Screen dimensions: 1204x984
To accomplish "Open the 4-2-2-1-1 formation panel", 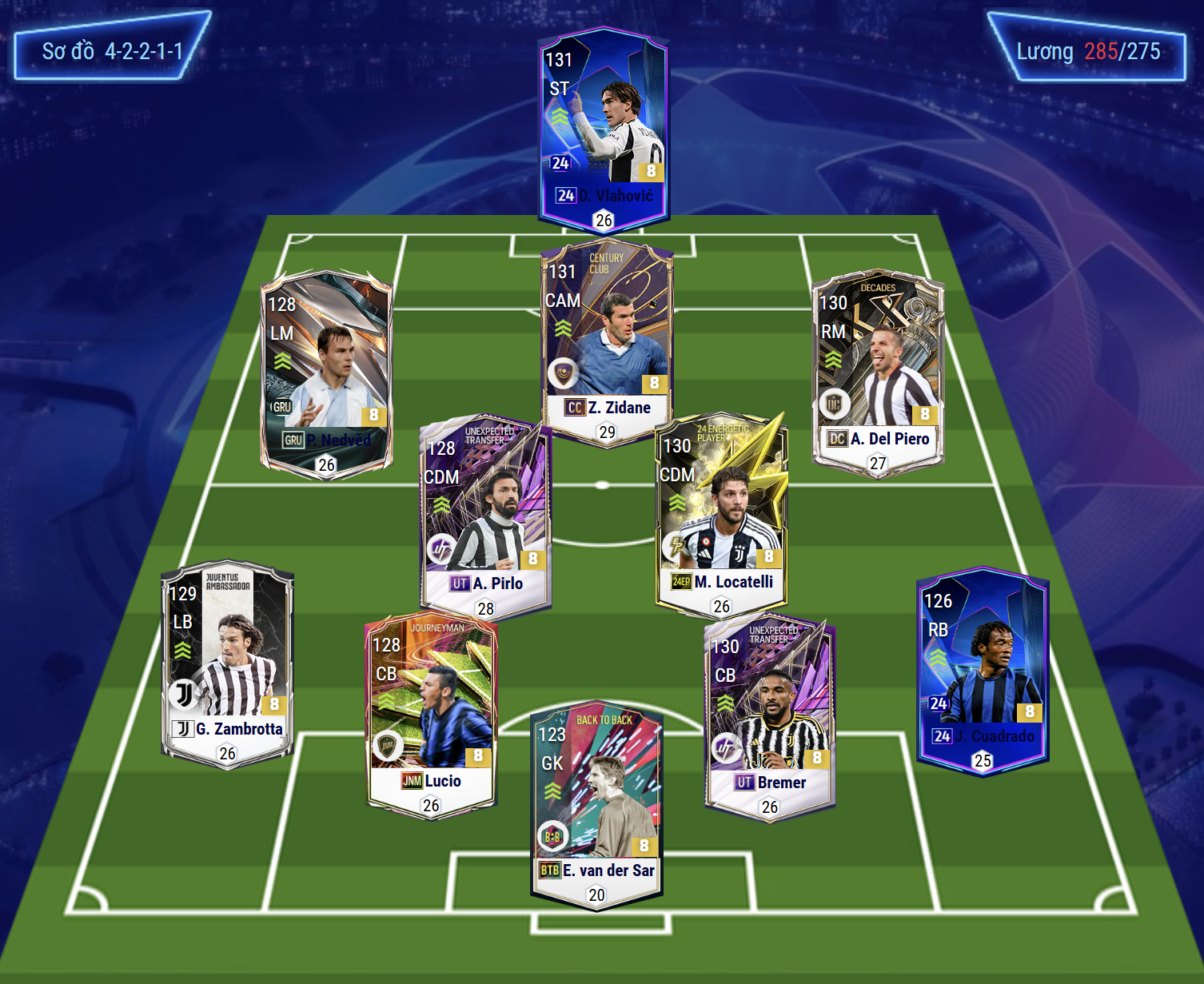I will point(112,50).
